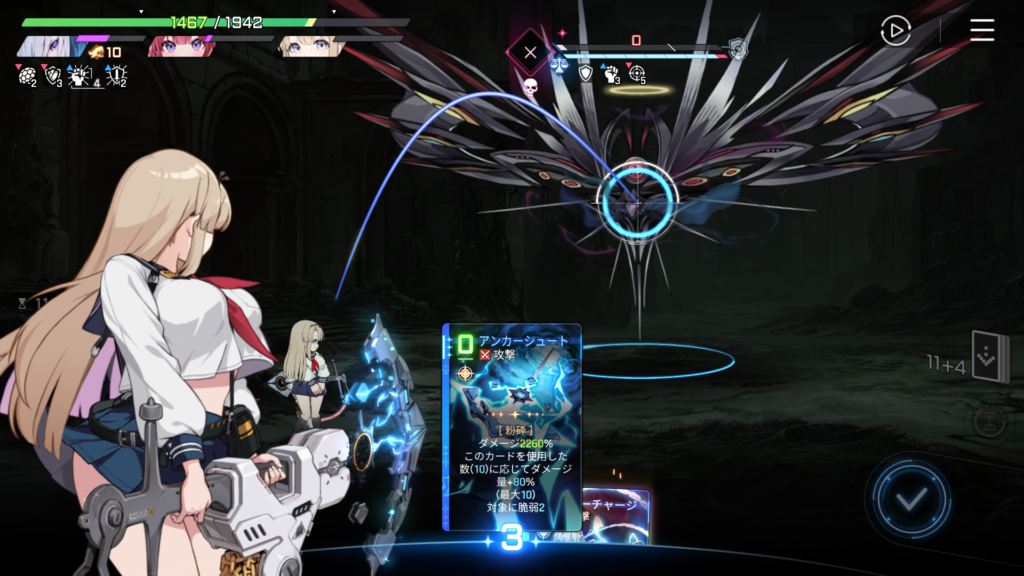The width and height of the screenshot is (1024, 576).
Task: Select the partially hidden チャージ card
Action: (x=617, y=515)
